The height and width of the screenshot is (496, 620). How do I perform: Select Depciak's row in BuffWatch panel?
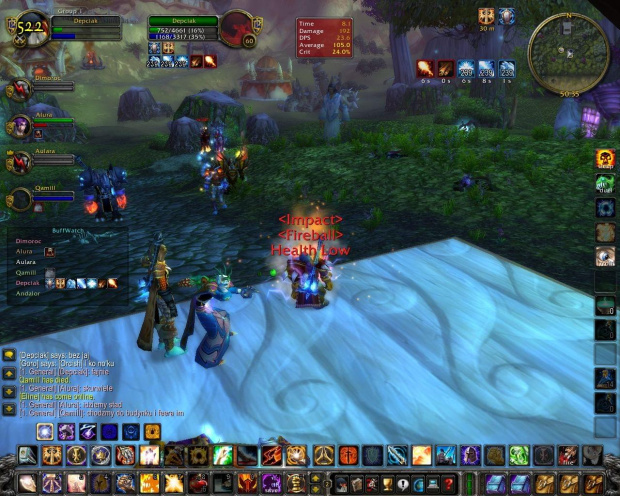(30, 283)
